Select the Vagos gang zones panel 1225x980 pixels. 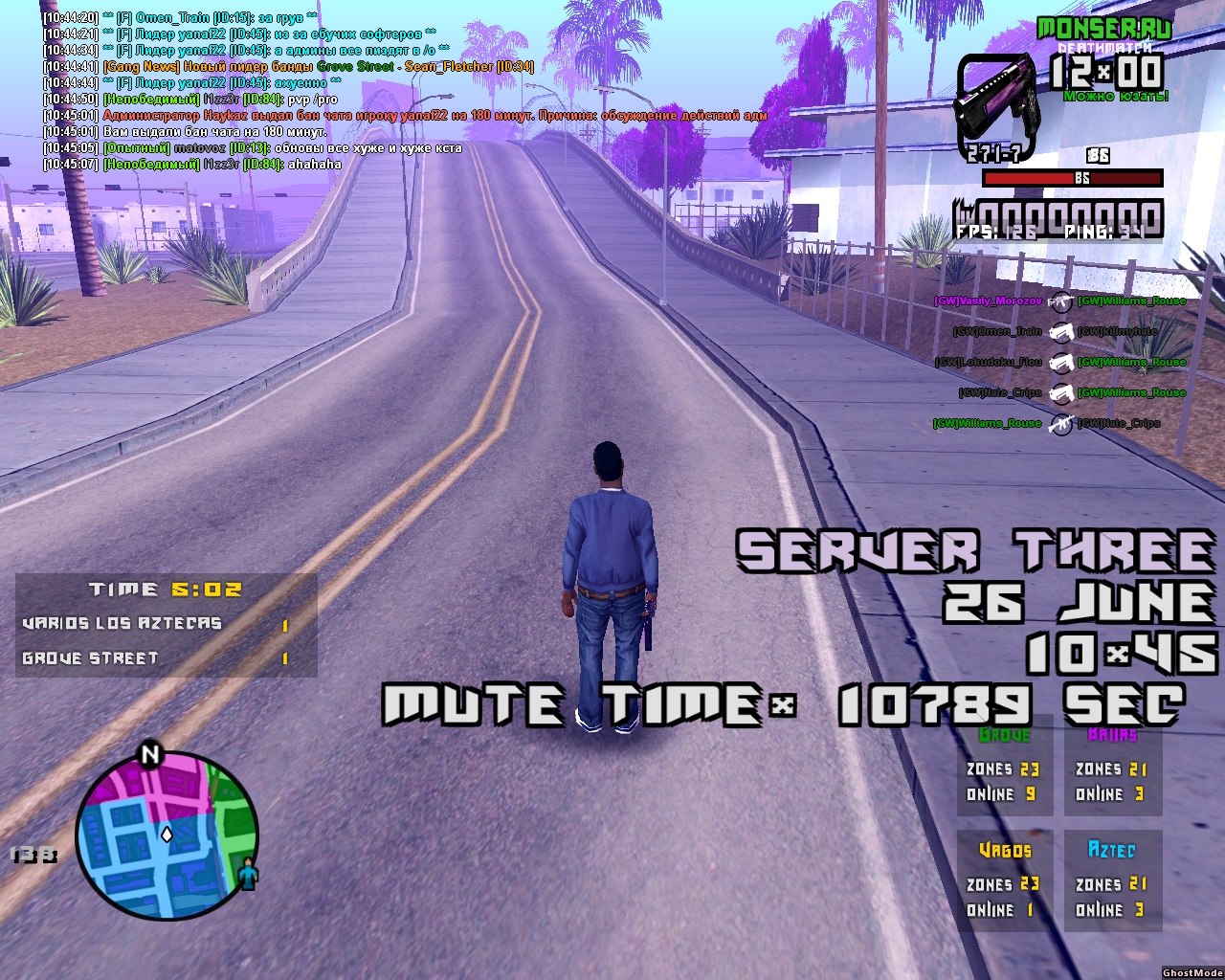(x=1004, y=881)
